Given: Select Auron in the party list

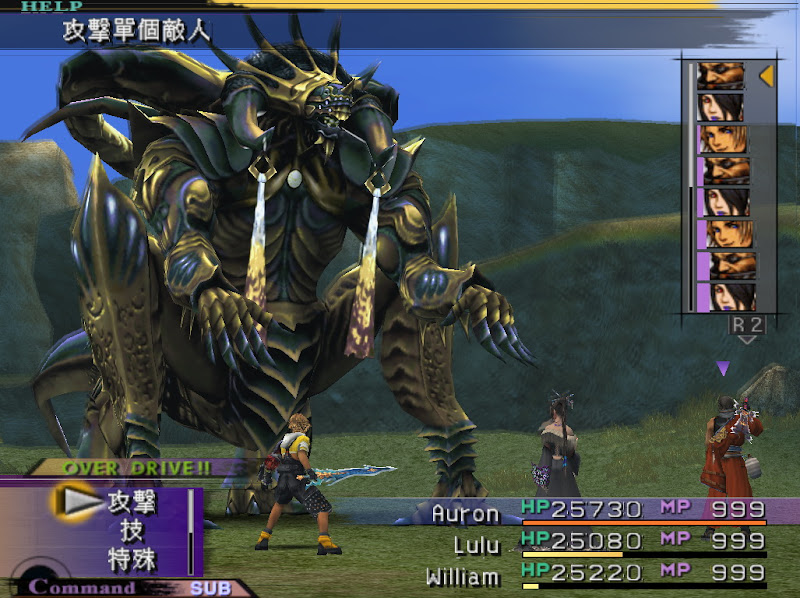Looking at the screenshot, I should (x=465, y=513).
